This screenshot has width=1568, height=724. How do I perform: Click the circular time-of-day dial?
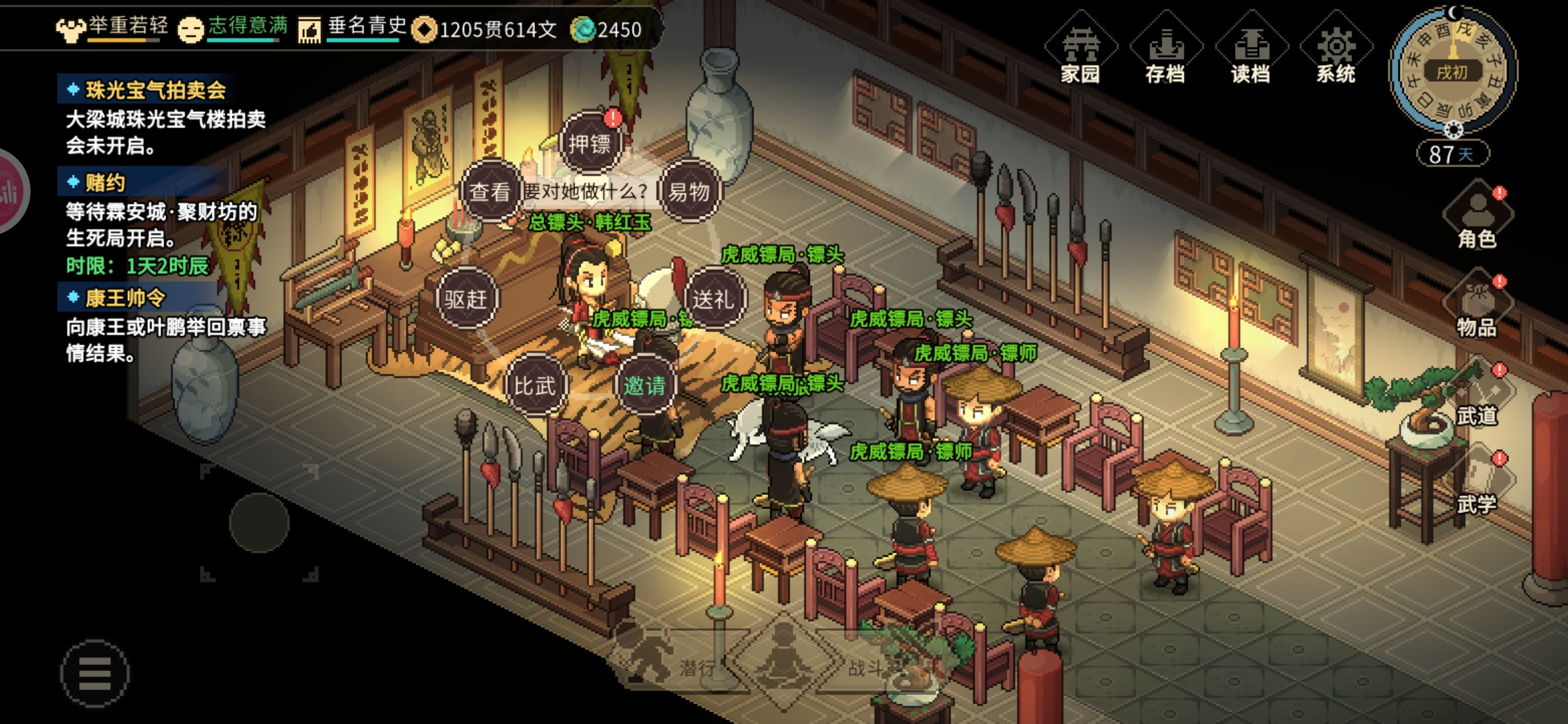pyautogui.click(x=1452, y=70)
